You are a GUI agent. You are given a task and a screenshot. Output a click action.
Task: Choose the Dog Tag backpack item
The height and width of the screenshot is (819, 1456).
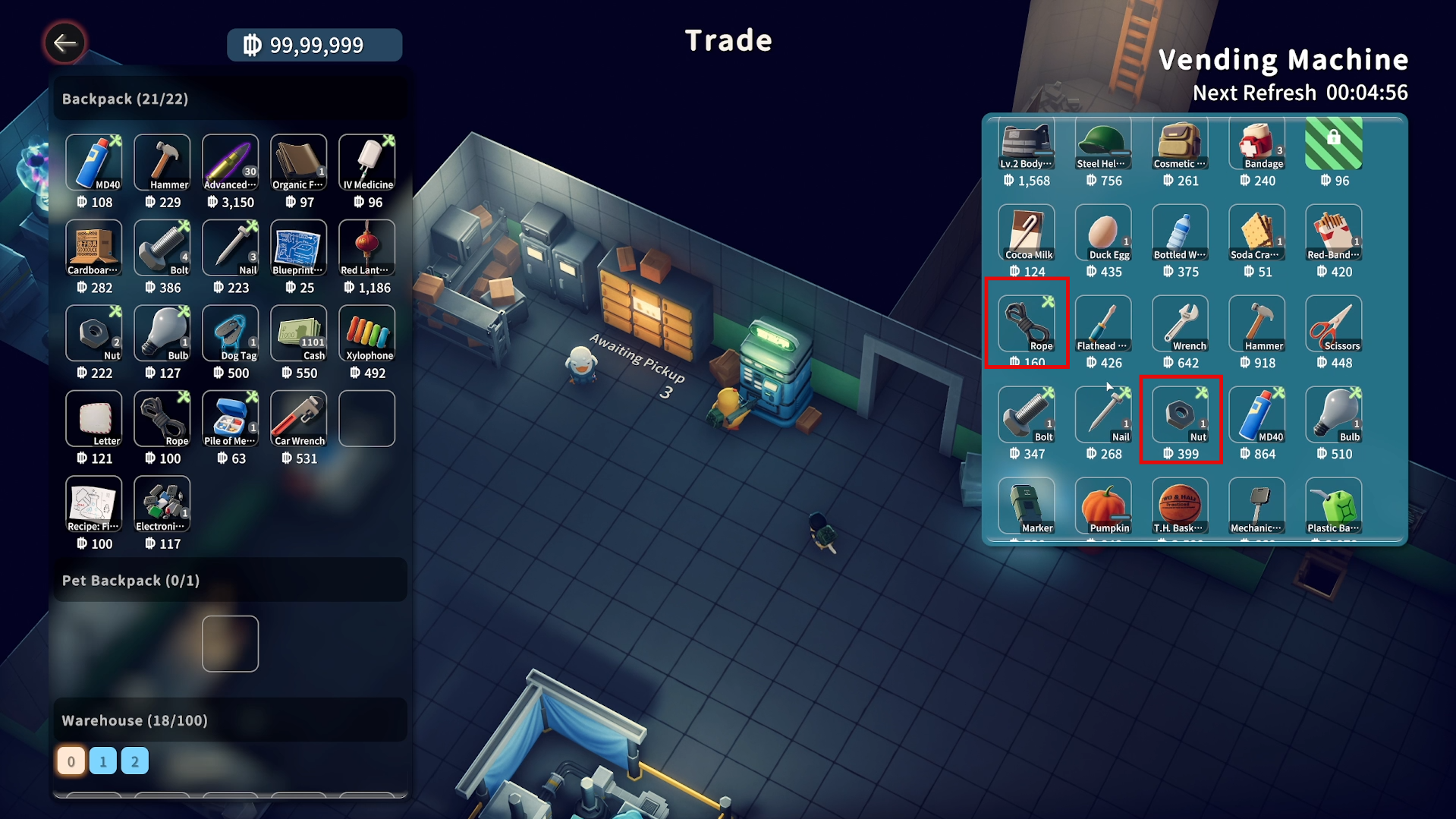[x=230, y=334]
